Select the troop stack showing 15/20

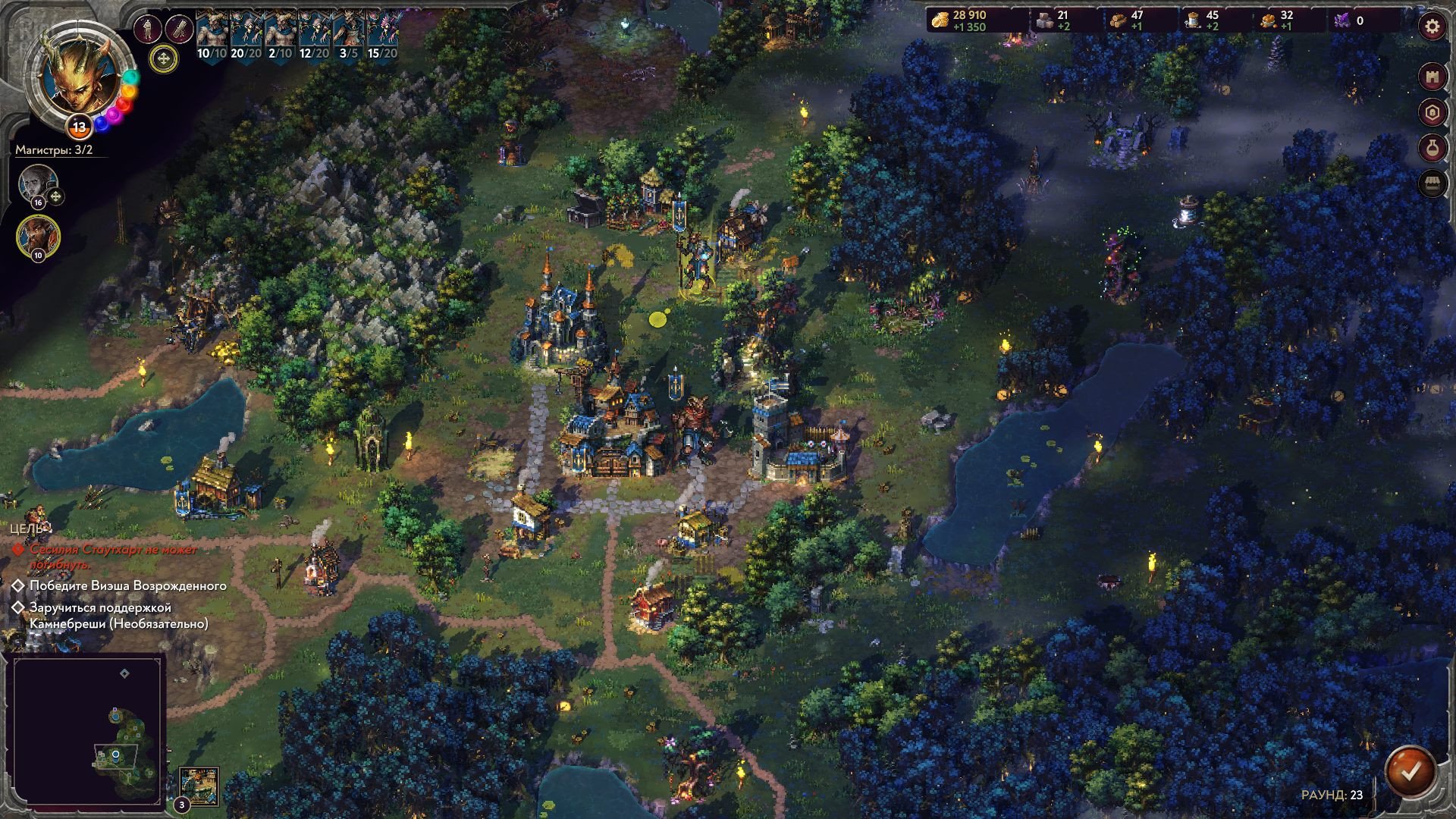coord(383,35)
